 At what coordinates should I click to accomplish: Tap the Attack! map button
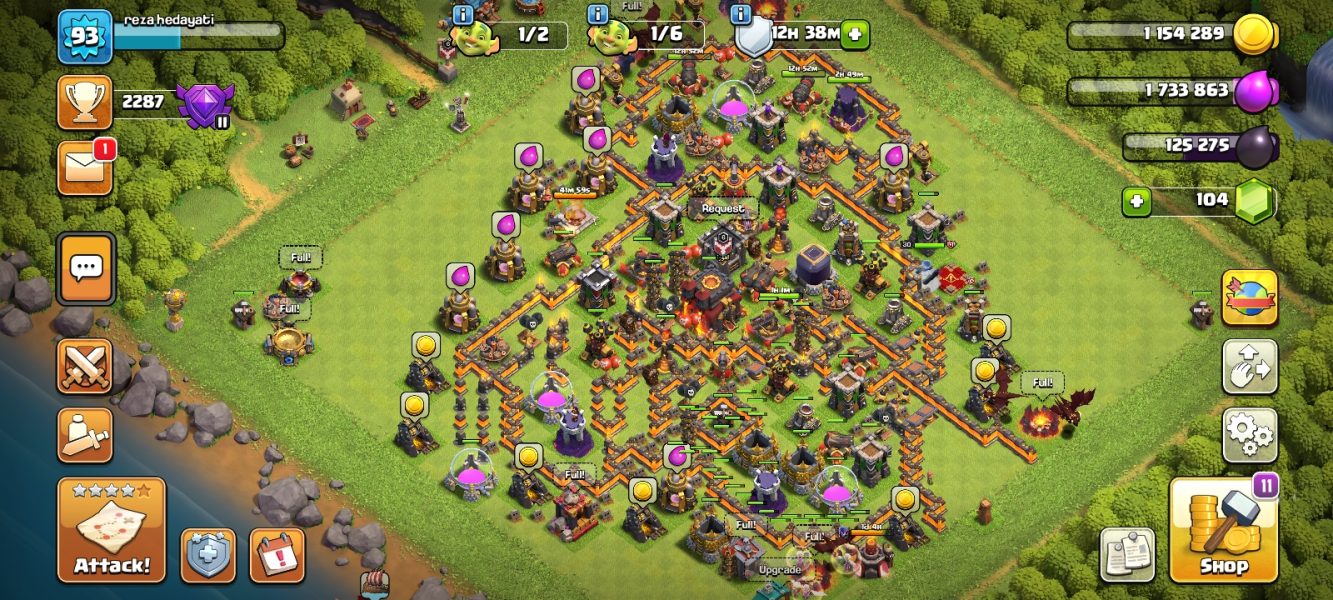[111, 530]
